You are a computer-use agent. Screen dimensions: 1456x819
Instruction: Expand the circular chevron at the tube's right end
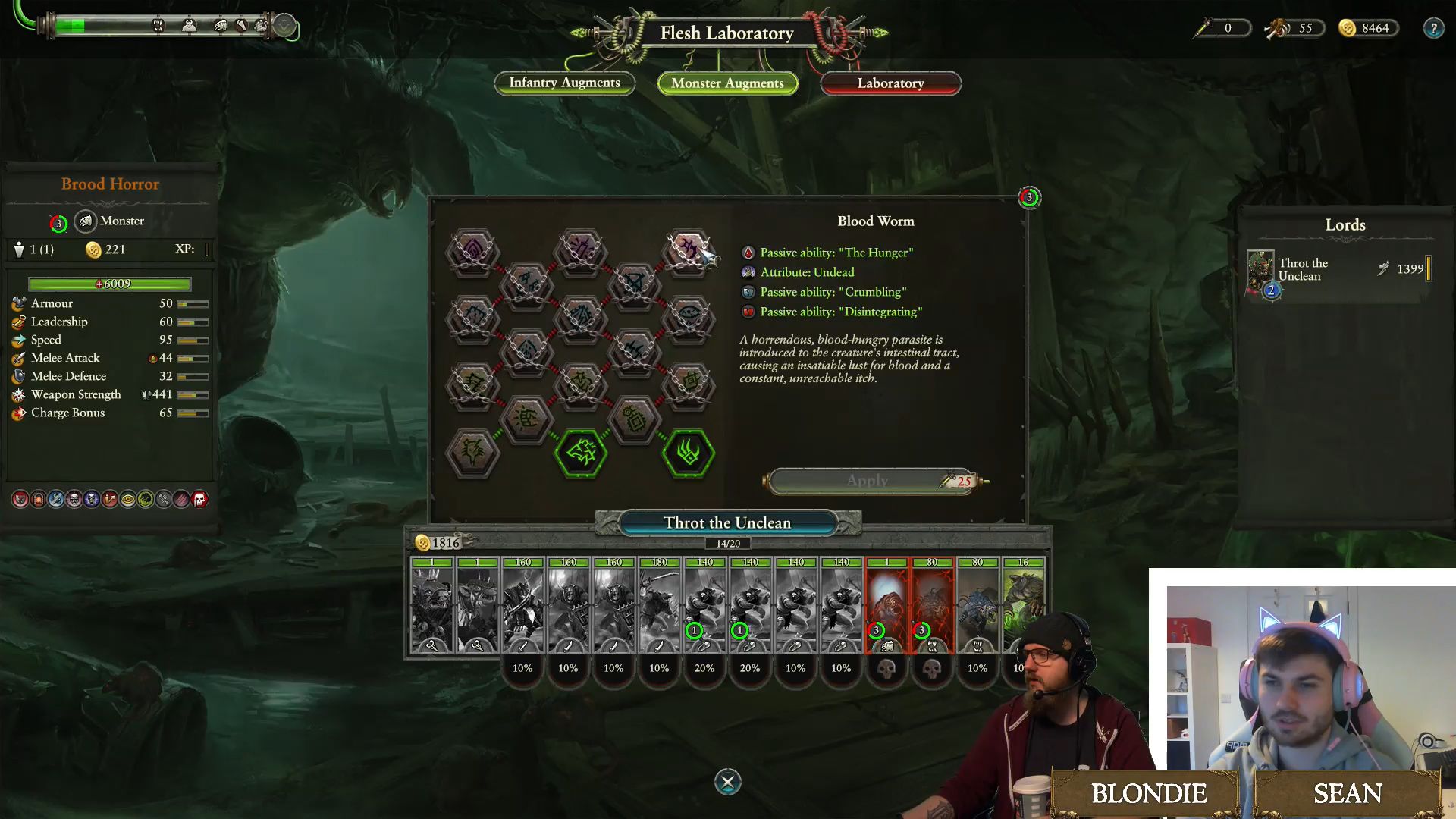pyautogui.click(x=284, y=26)
